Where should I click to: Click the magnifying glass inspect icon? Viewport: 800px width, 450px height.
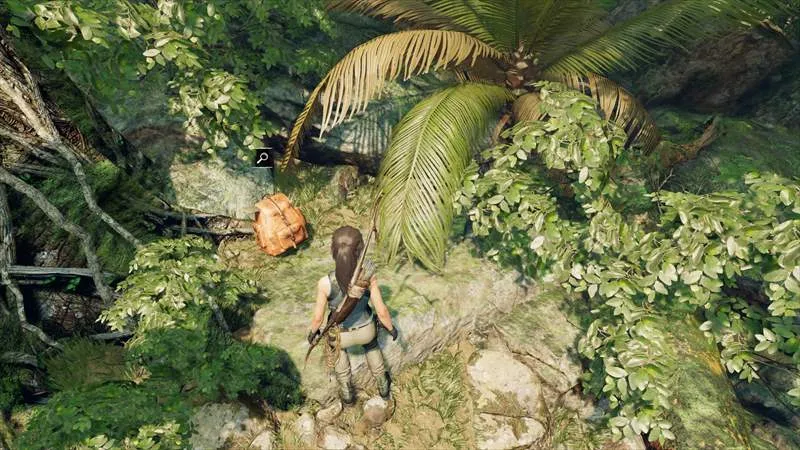(263, 158)
